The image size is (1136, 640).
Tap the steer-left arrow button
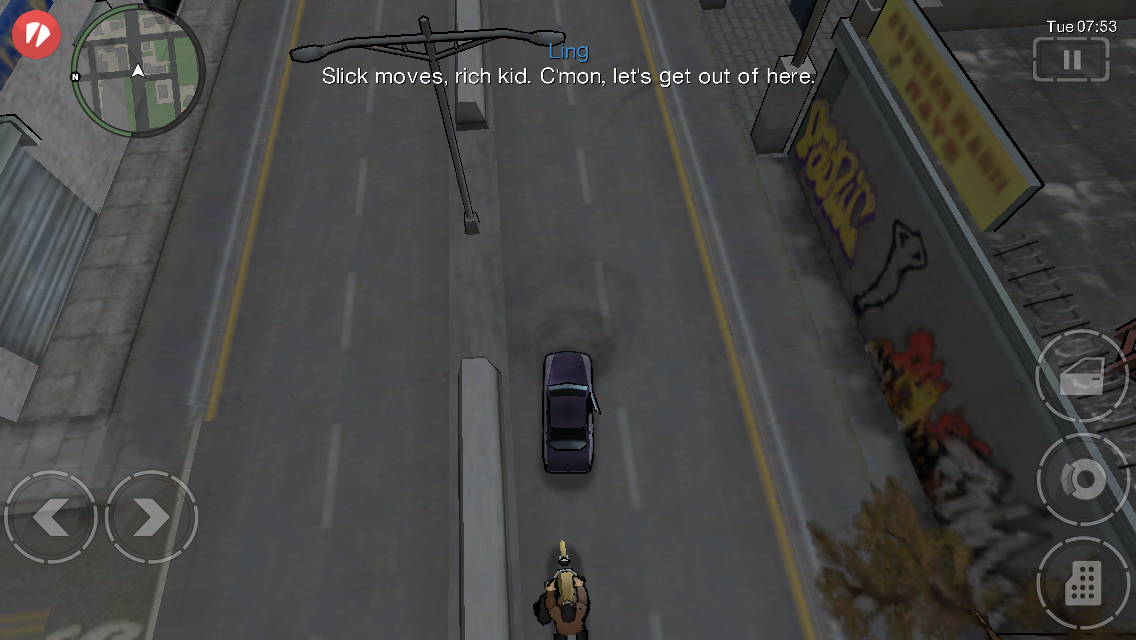(50, 517)
